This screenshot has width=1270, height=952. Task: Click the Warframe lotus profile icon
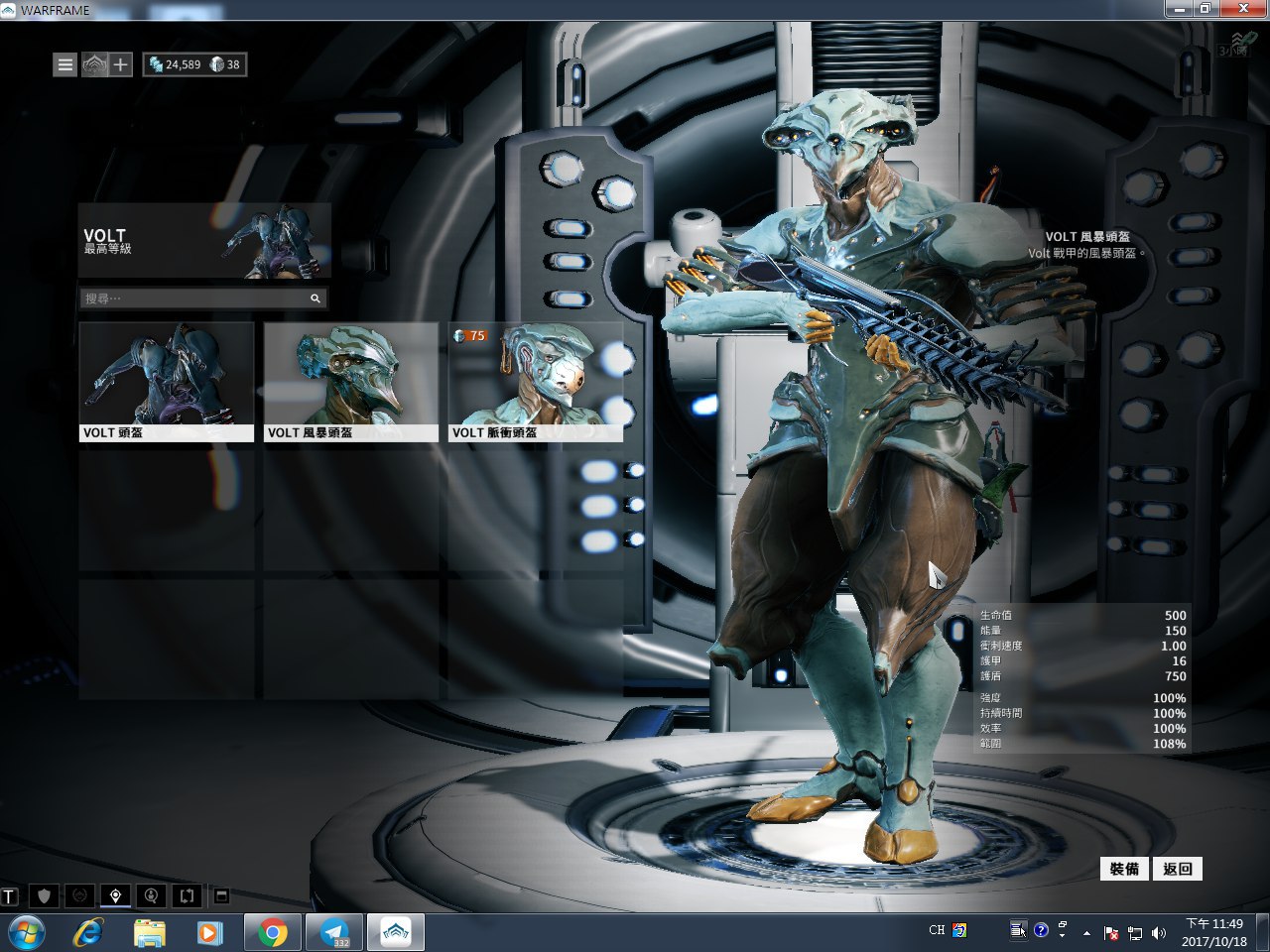[93, 65]
